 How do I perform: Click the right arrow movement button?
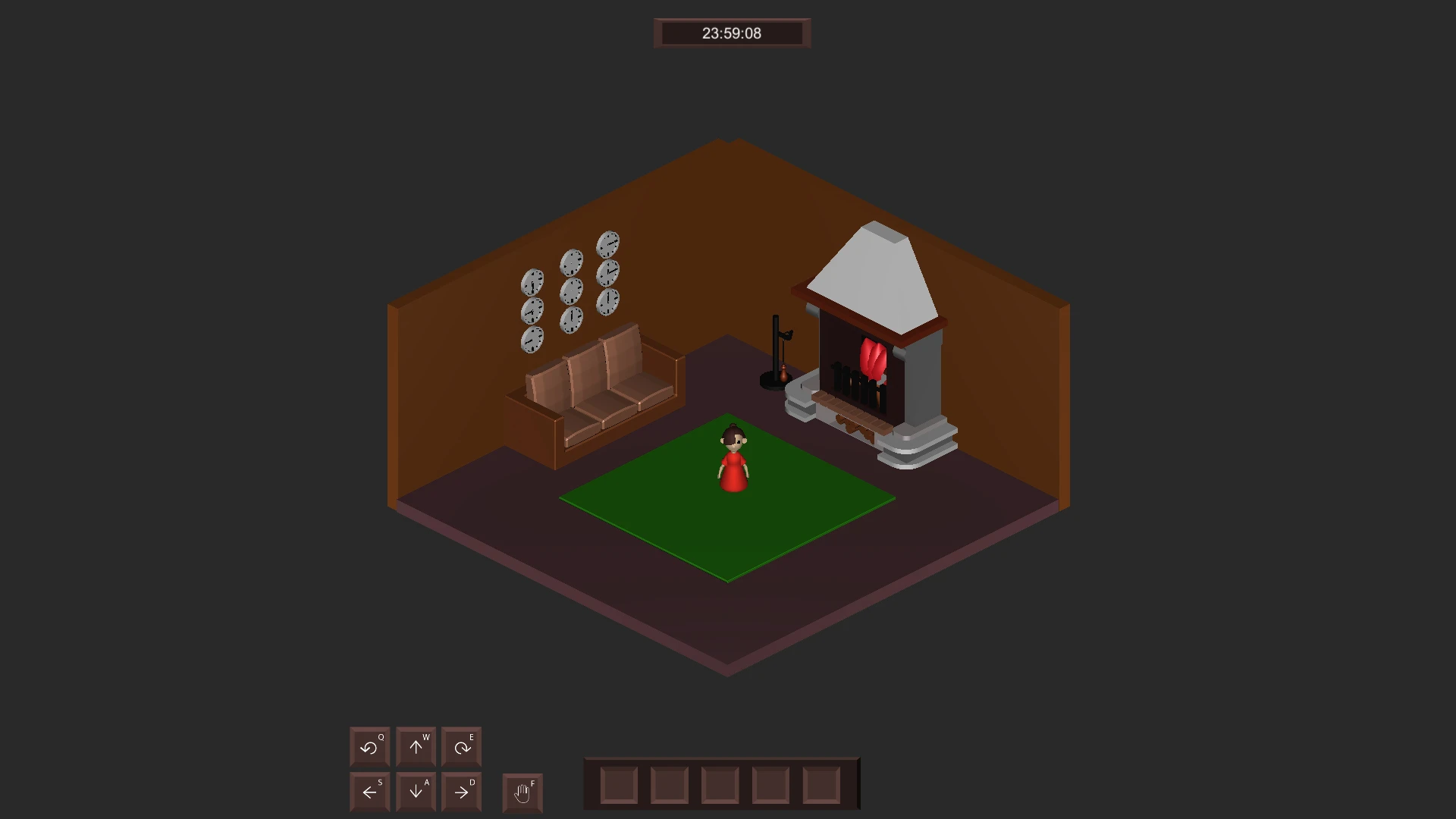(462, 792)
